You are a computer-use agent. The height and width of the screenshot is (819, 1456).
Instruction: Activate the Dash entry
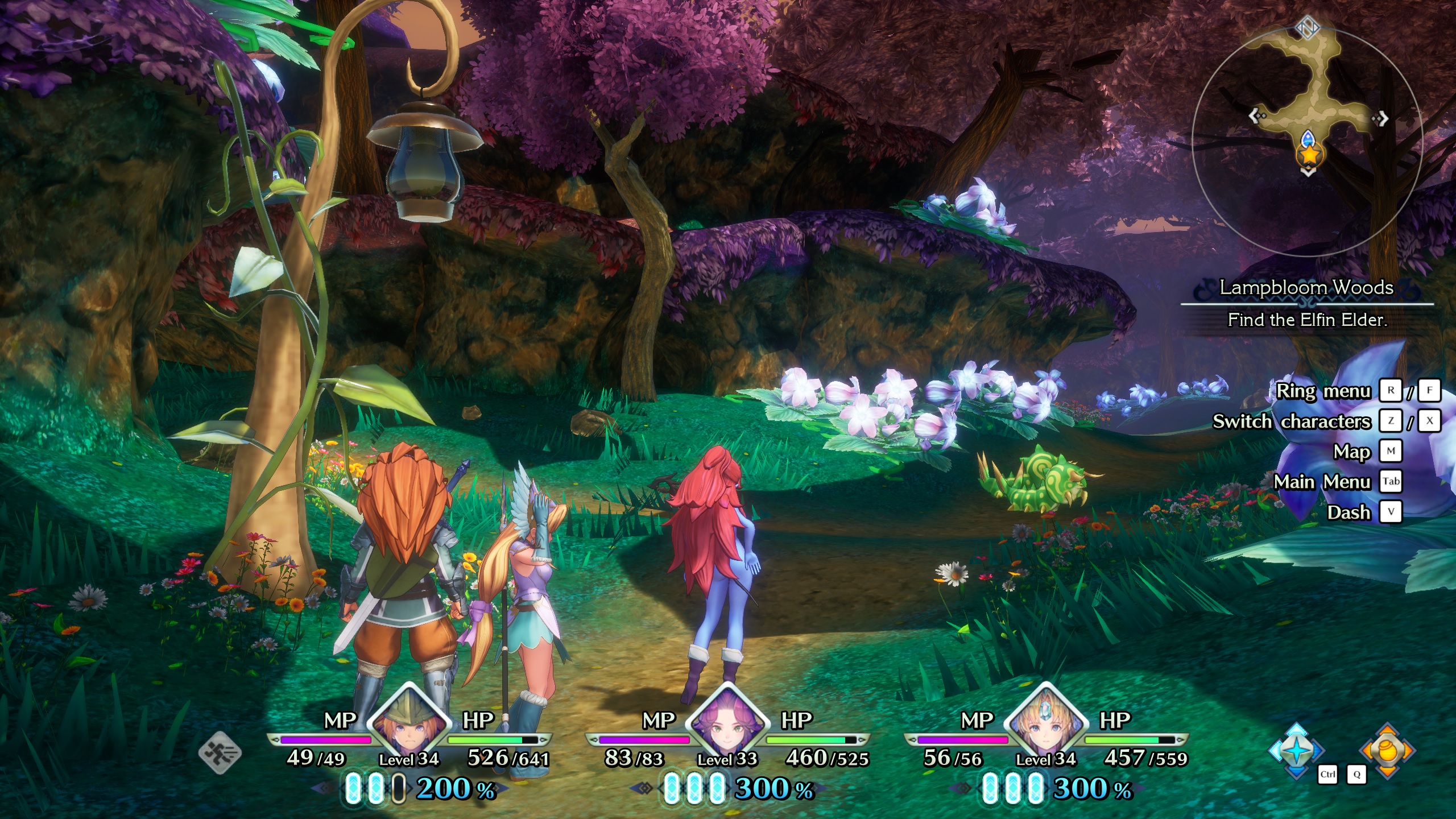coord(1349,512)
